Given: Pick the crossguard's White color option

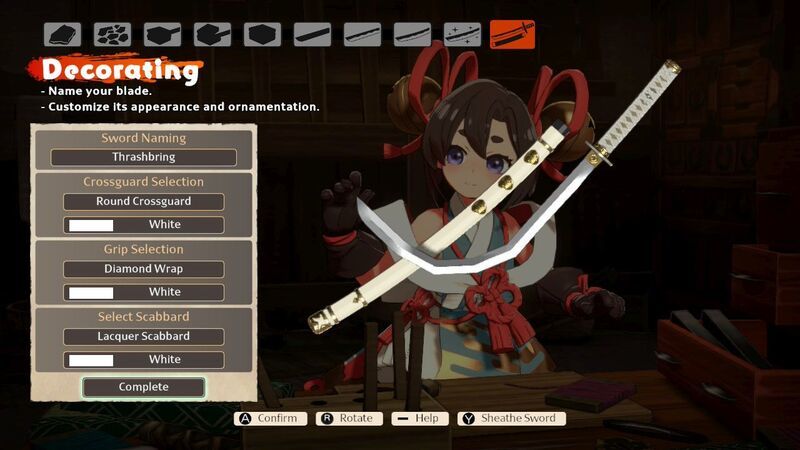Looking at the screenshot, I should click(x=144, y=225).
